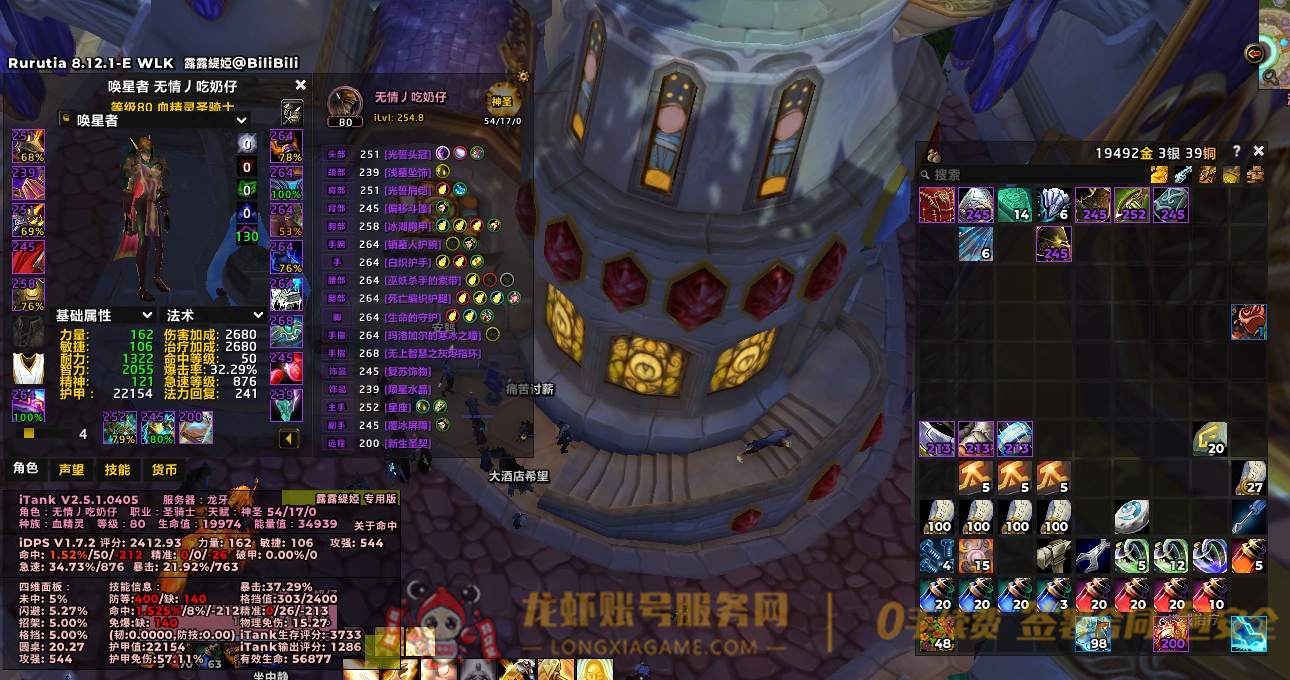Collapse the side panel with yellow arrow button

[x=288, y=438]
